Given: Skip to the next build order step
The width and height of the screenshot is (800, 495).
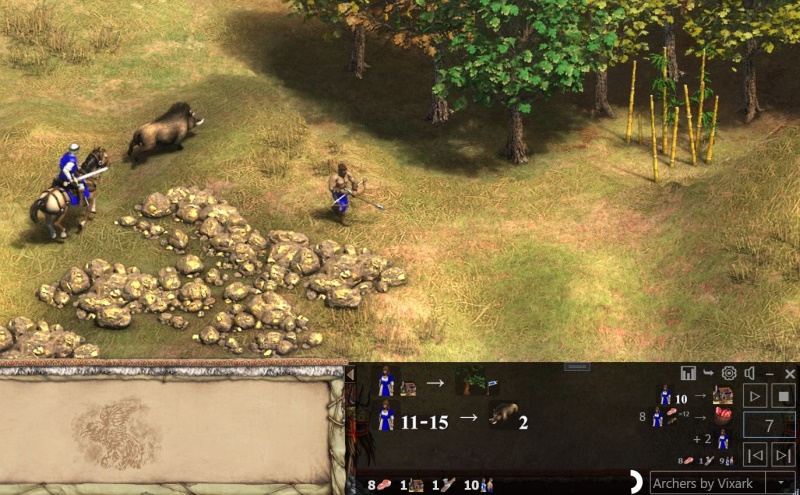Looking at the screenshot, I should coord(784,455).
